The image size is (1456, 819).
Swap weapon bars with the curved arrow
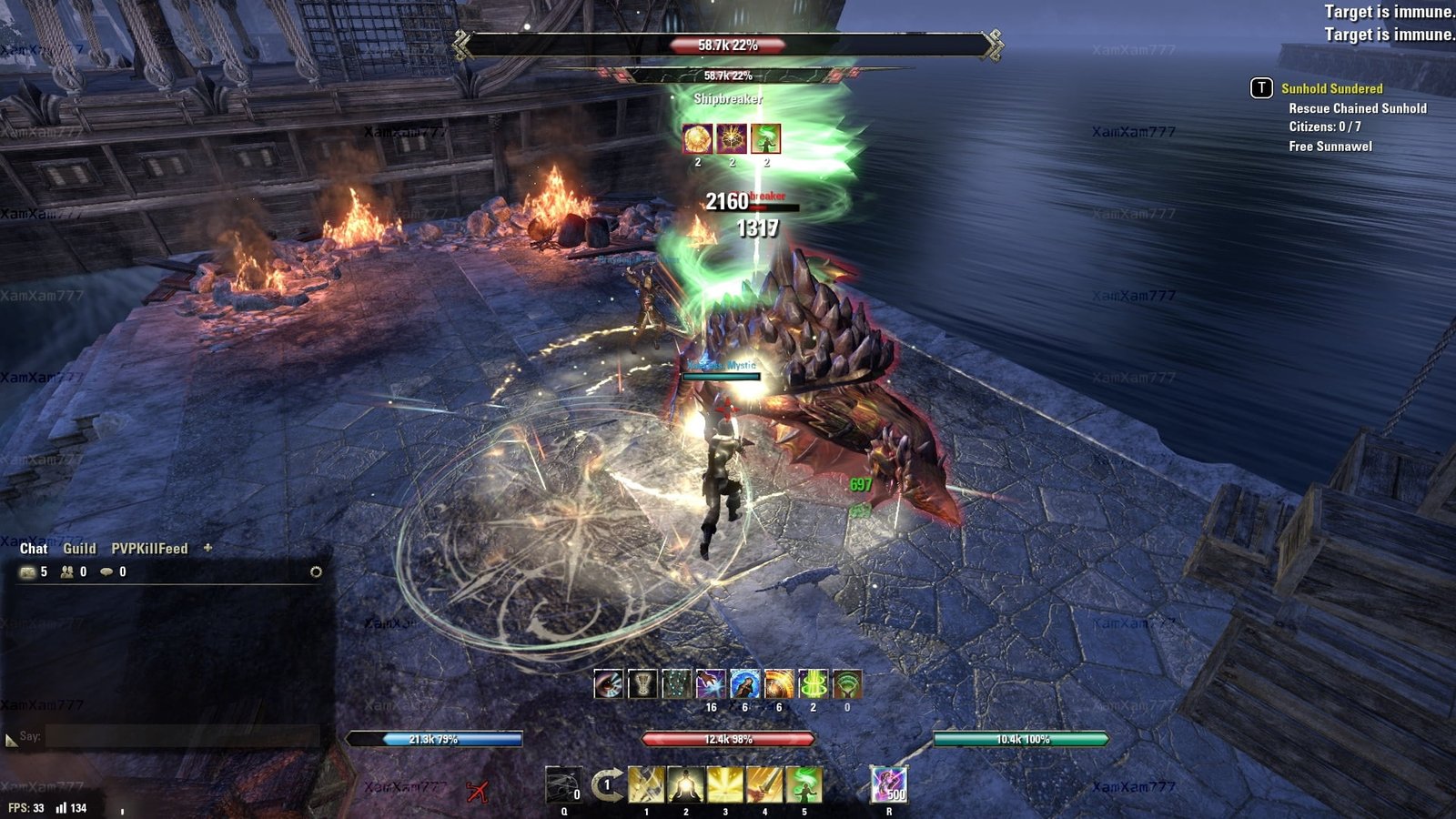click(x=607, y=784)
